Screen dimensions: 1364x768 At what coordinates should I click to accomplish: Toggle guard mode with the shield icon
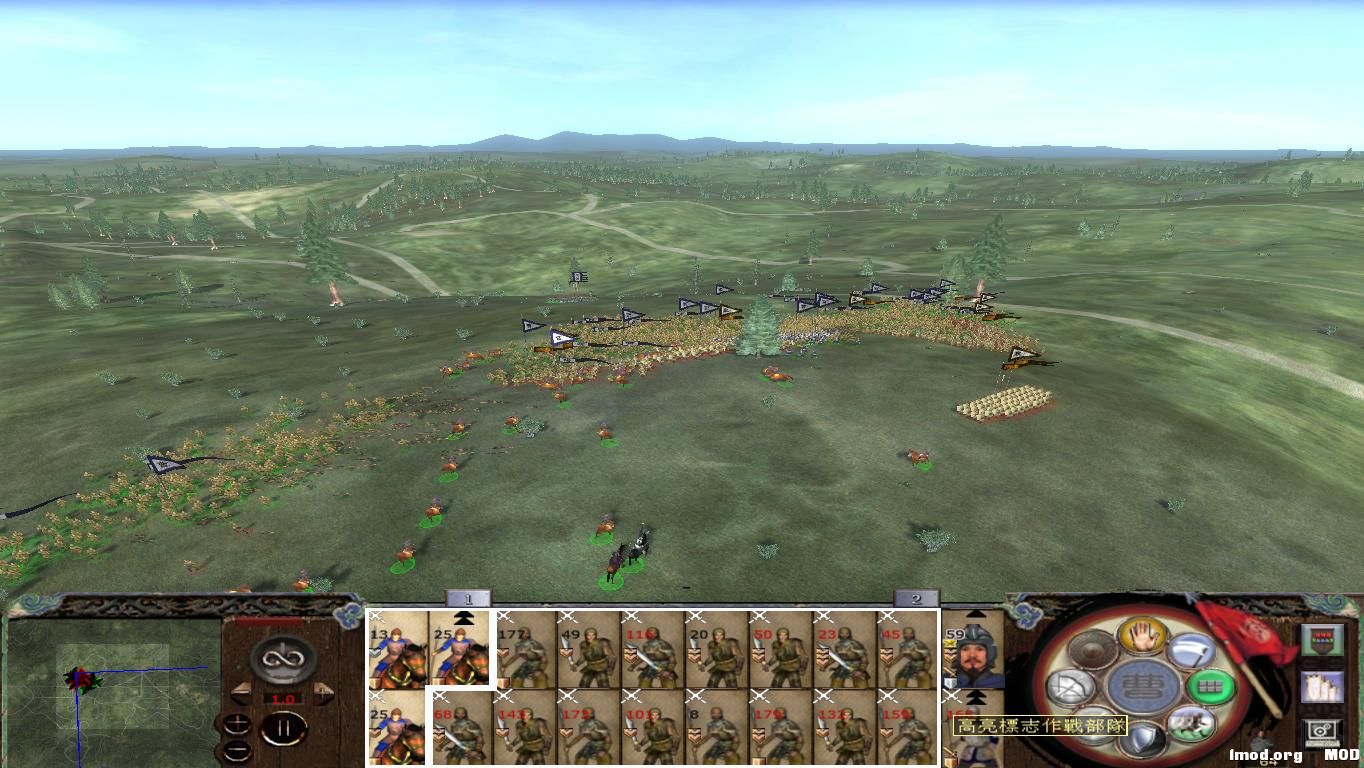(1141, 736)
